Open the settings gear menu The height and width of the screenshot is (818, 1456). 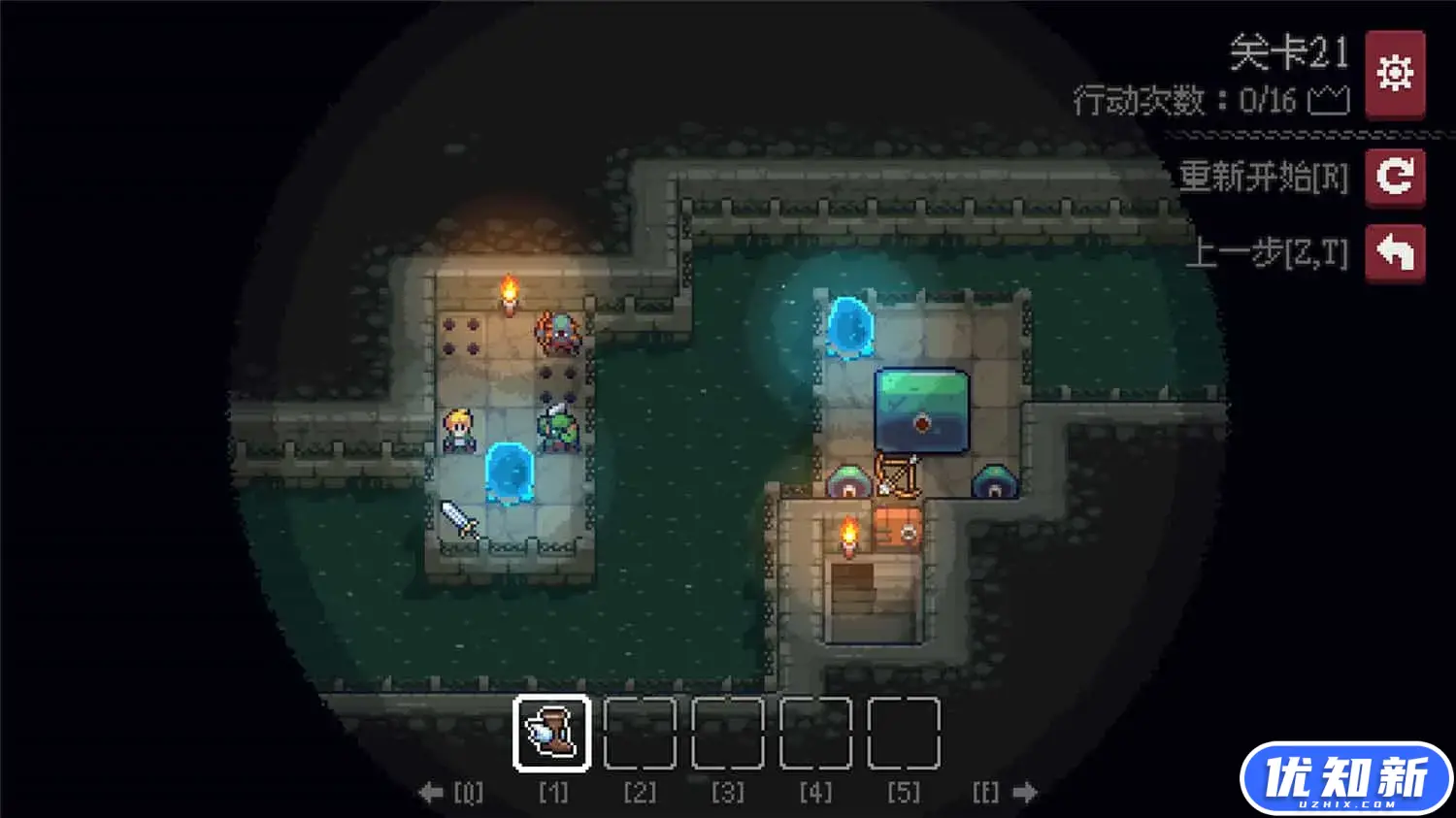pos(1395,72)
